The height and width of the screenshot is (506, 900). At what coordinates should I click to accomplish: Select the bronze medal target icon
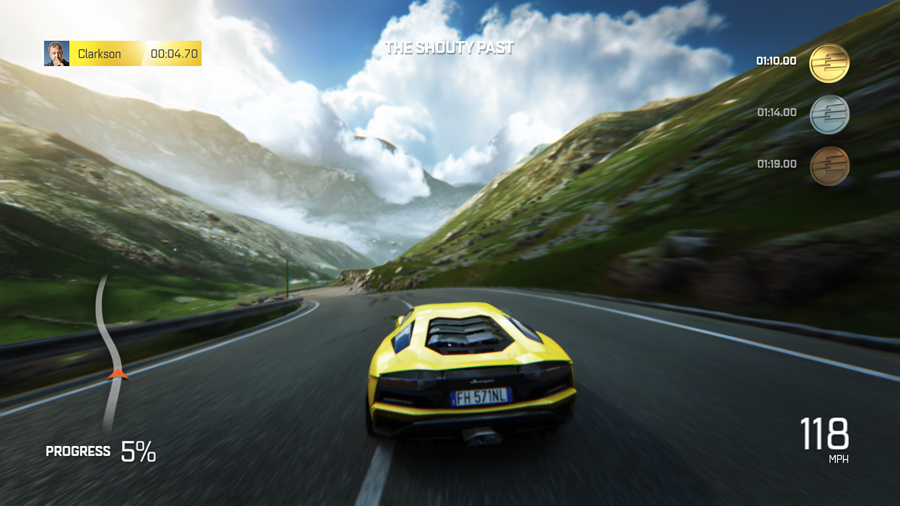coord(829,165)
